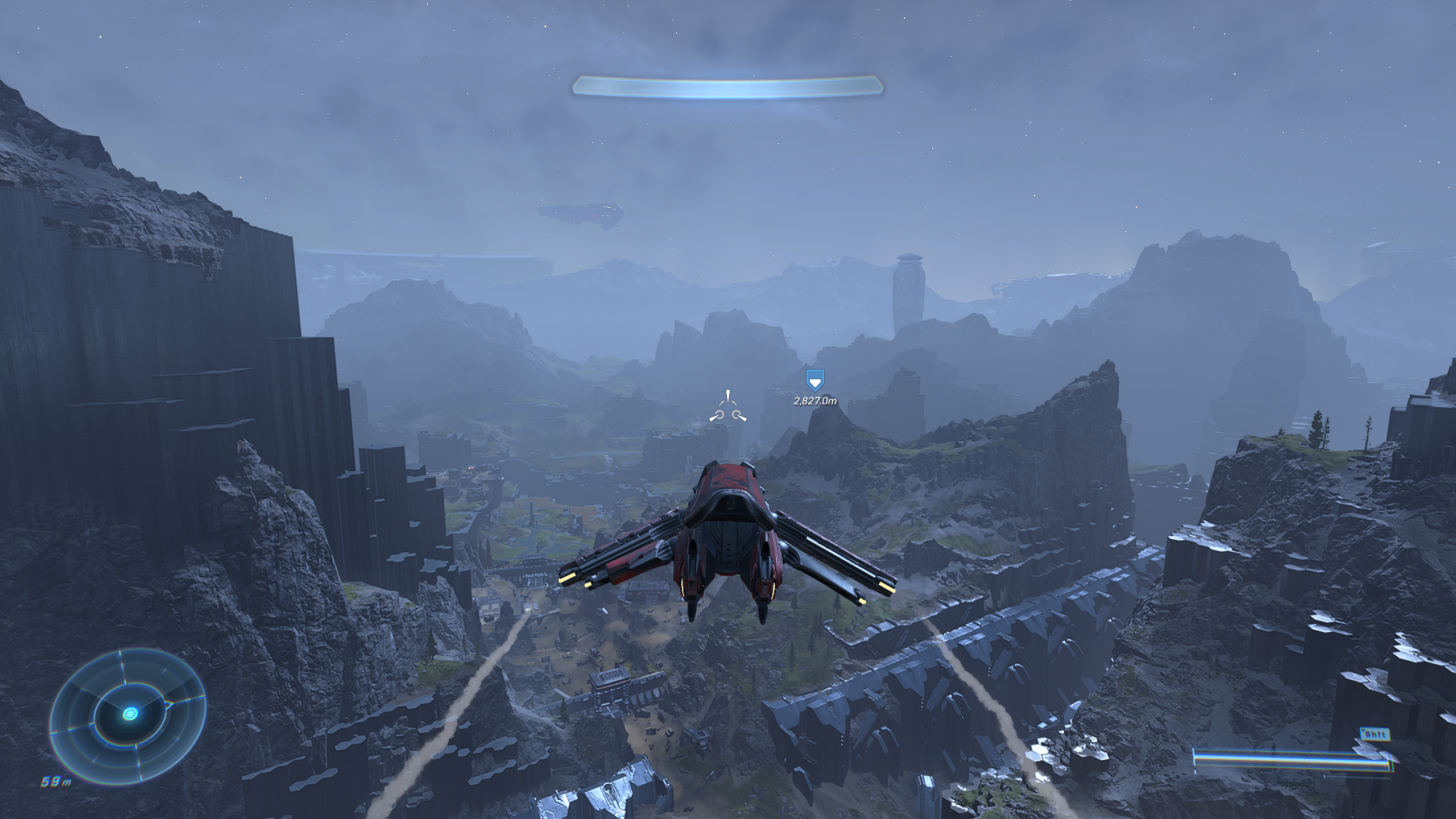Select the blue objective waypoint marker
Image resolution: width=1456 pixels, height=819 pixels.
[x=815, y=380]
